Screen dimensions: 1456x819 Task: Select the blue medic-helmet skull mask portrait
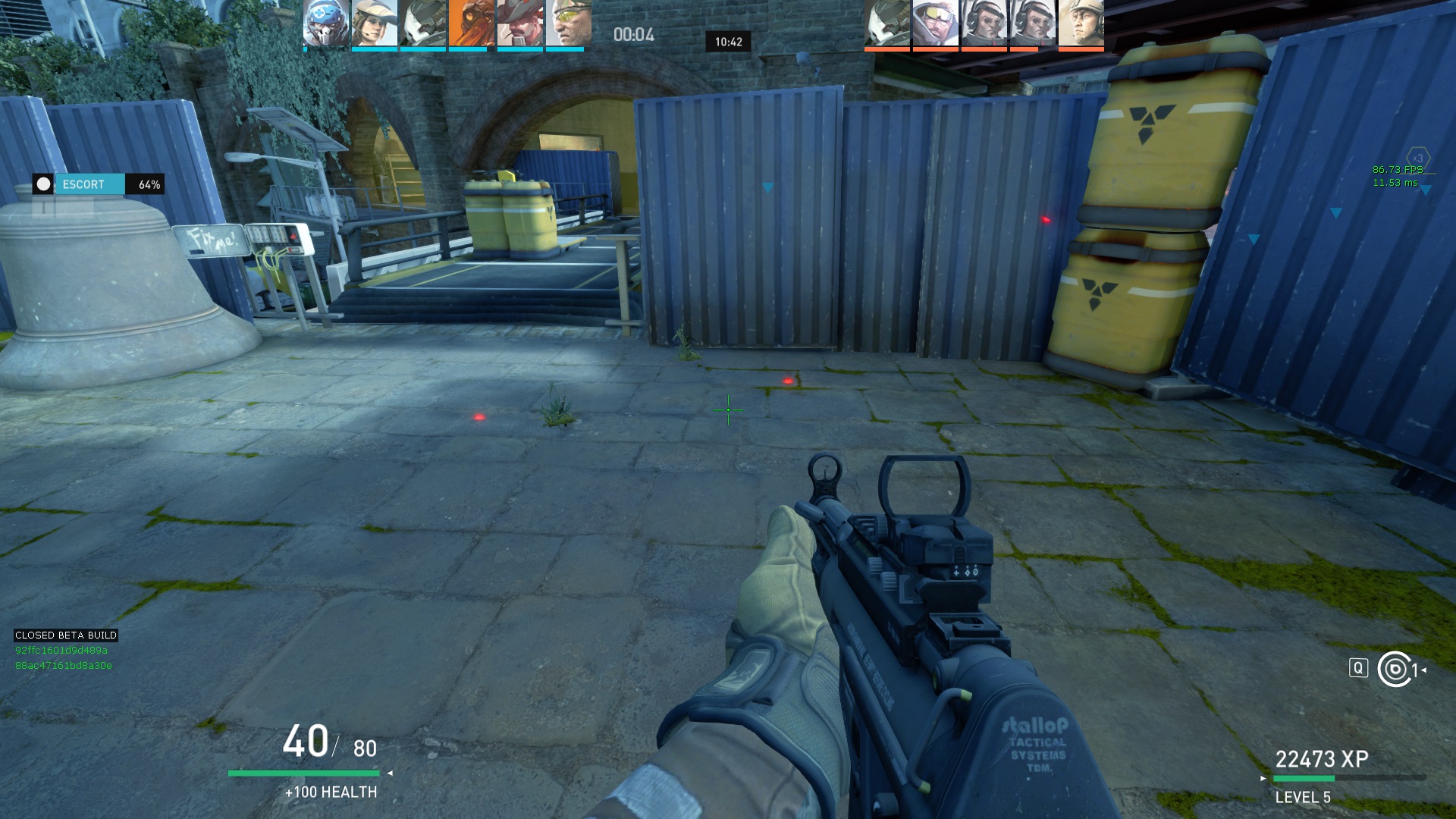326,23
